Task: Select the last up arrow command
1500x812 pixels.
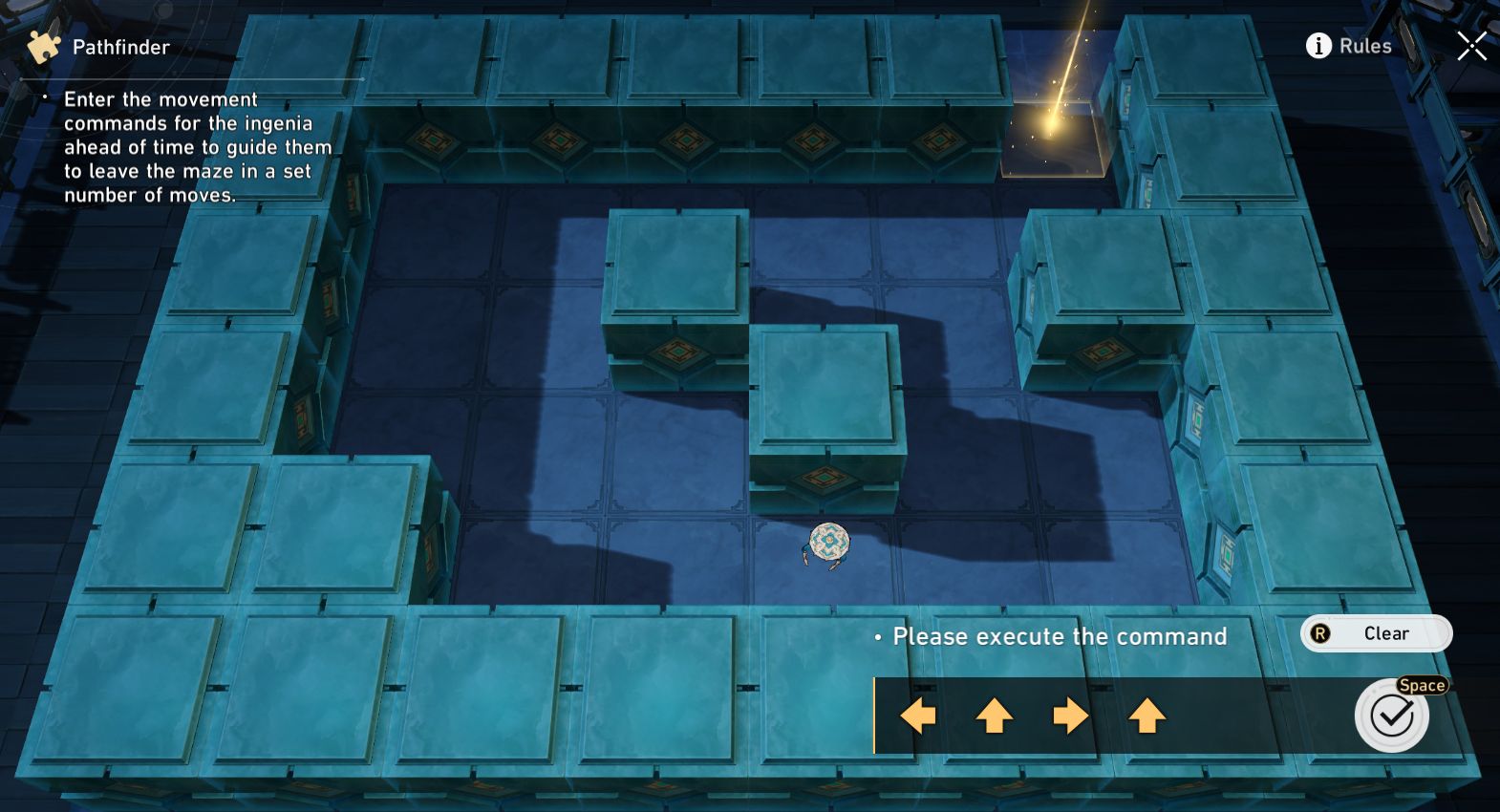Action: point(1146,715)
